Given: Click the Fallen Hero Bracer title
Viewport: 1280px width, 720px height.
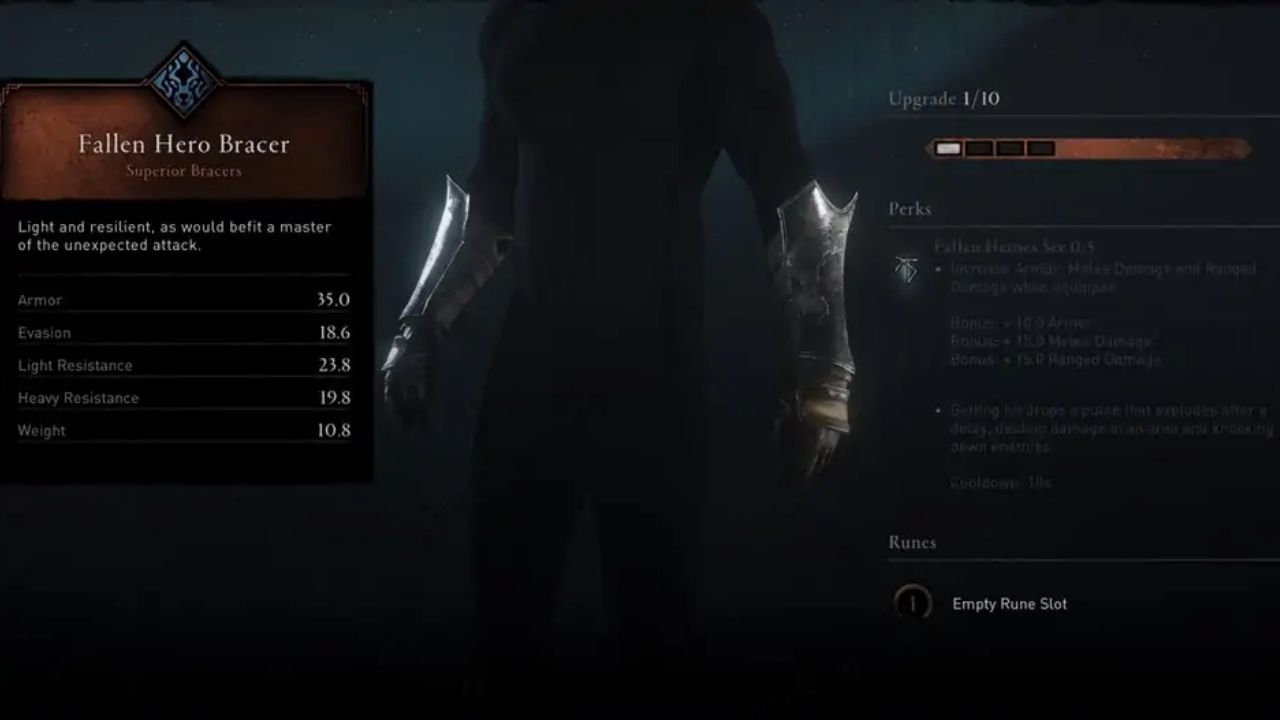Looking at the screenshot, I should coord(184,144).
